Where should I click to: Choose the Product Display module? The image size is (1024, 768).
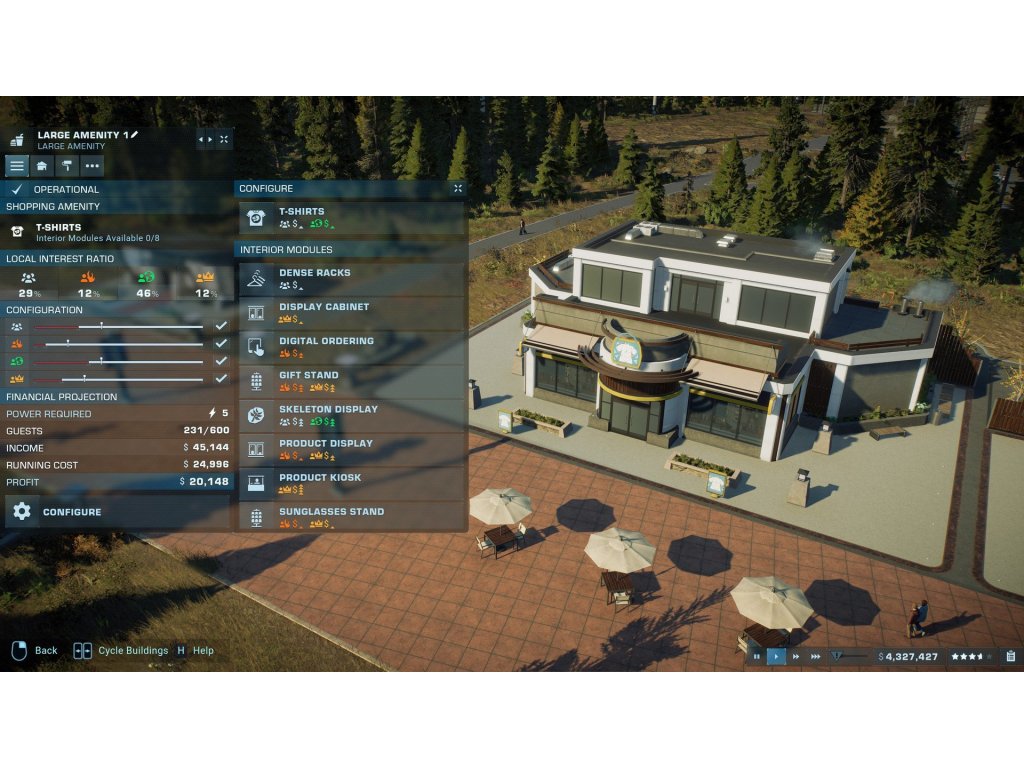click(x=352, y=448)
